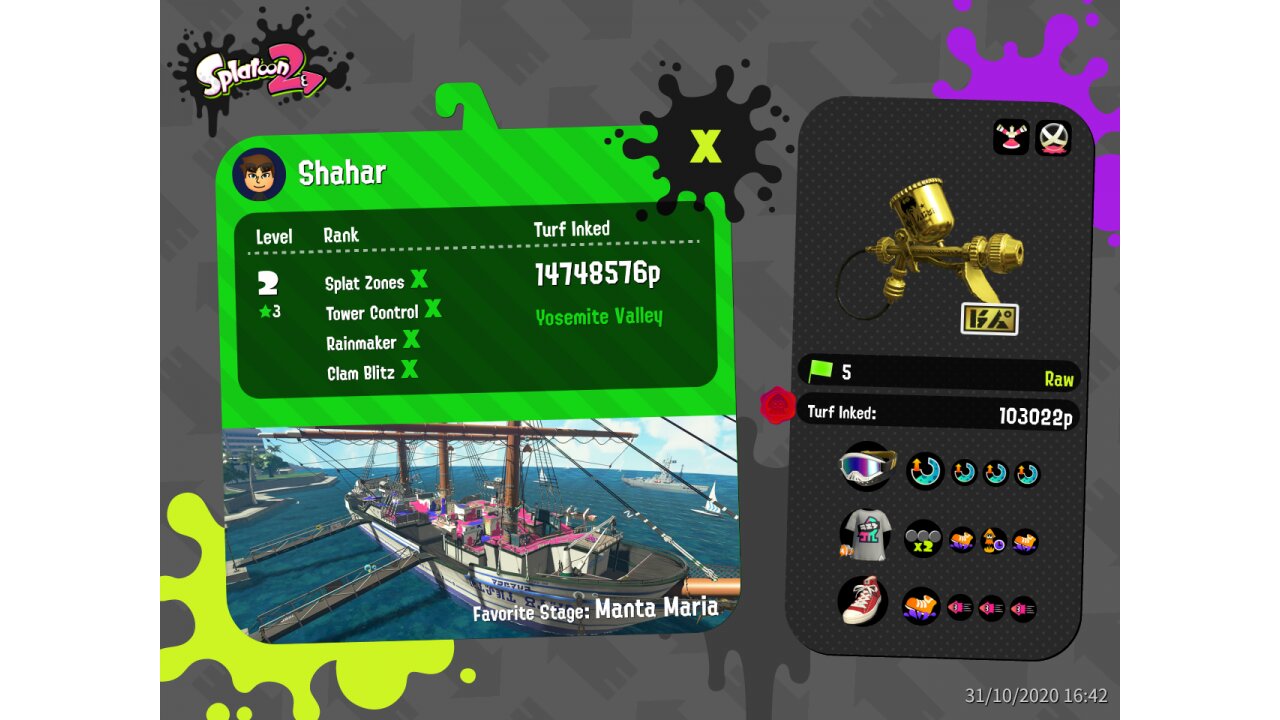Click the large Special Charge Up ability
The width and height of the screenshot is (1280, 720).
925,471
